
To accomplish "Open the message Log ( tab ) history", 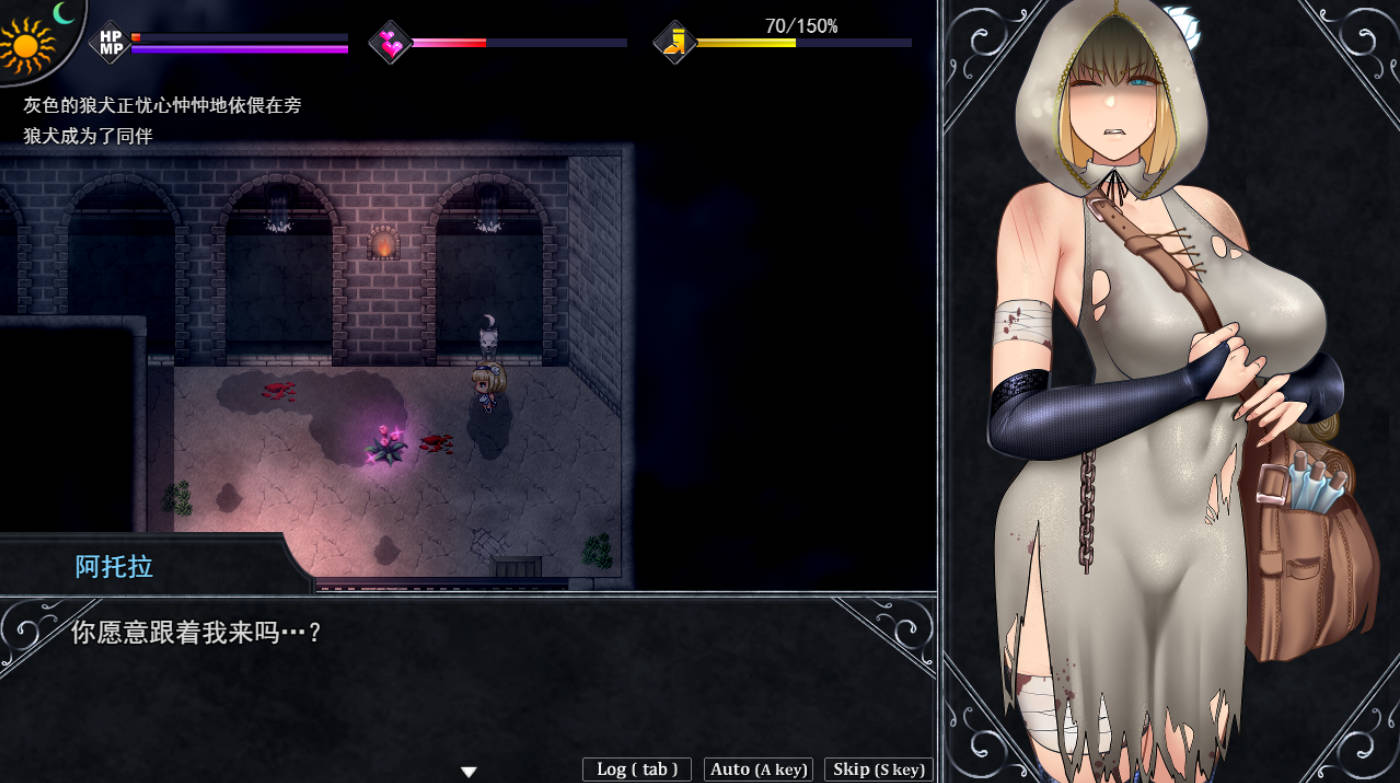I will coord(635,769).
